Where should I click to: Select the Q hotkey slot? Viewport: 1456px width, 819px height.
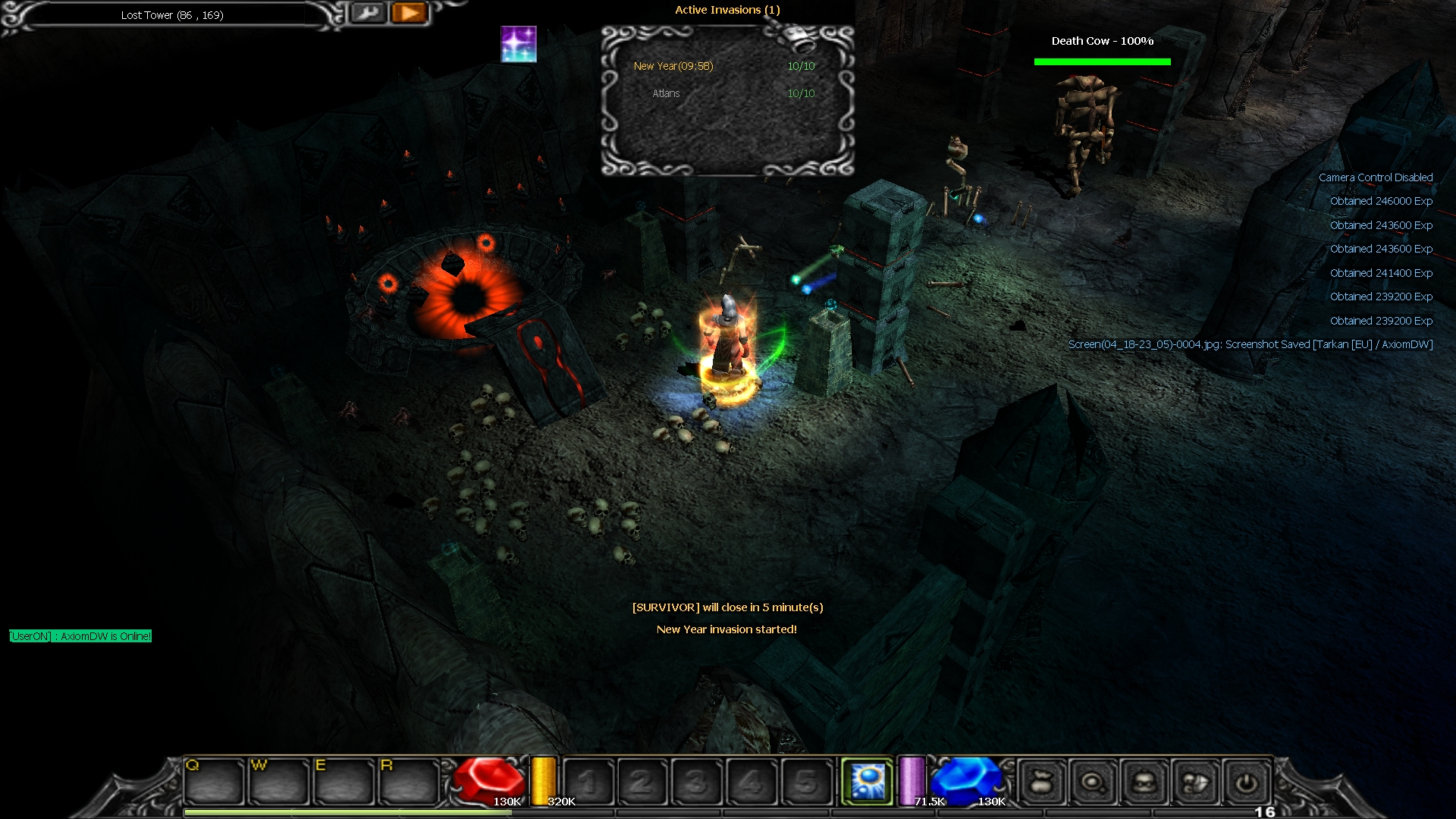pos(213,781)
